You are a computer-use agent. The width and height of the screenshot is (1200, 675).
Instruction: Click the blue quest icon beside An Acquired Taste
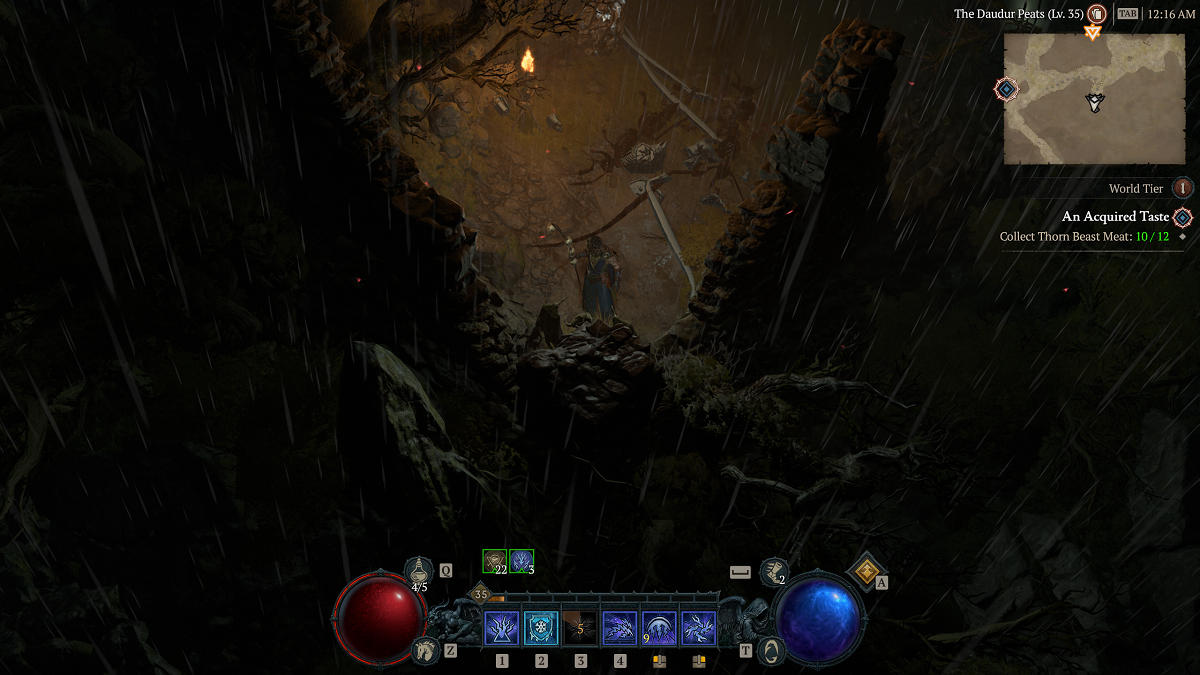(x=1183, y=217)
